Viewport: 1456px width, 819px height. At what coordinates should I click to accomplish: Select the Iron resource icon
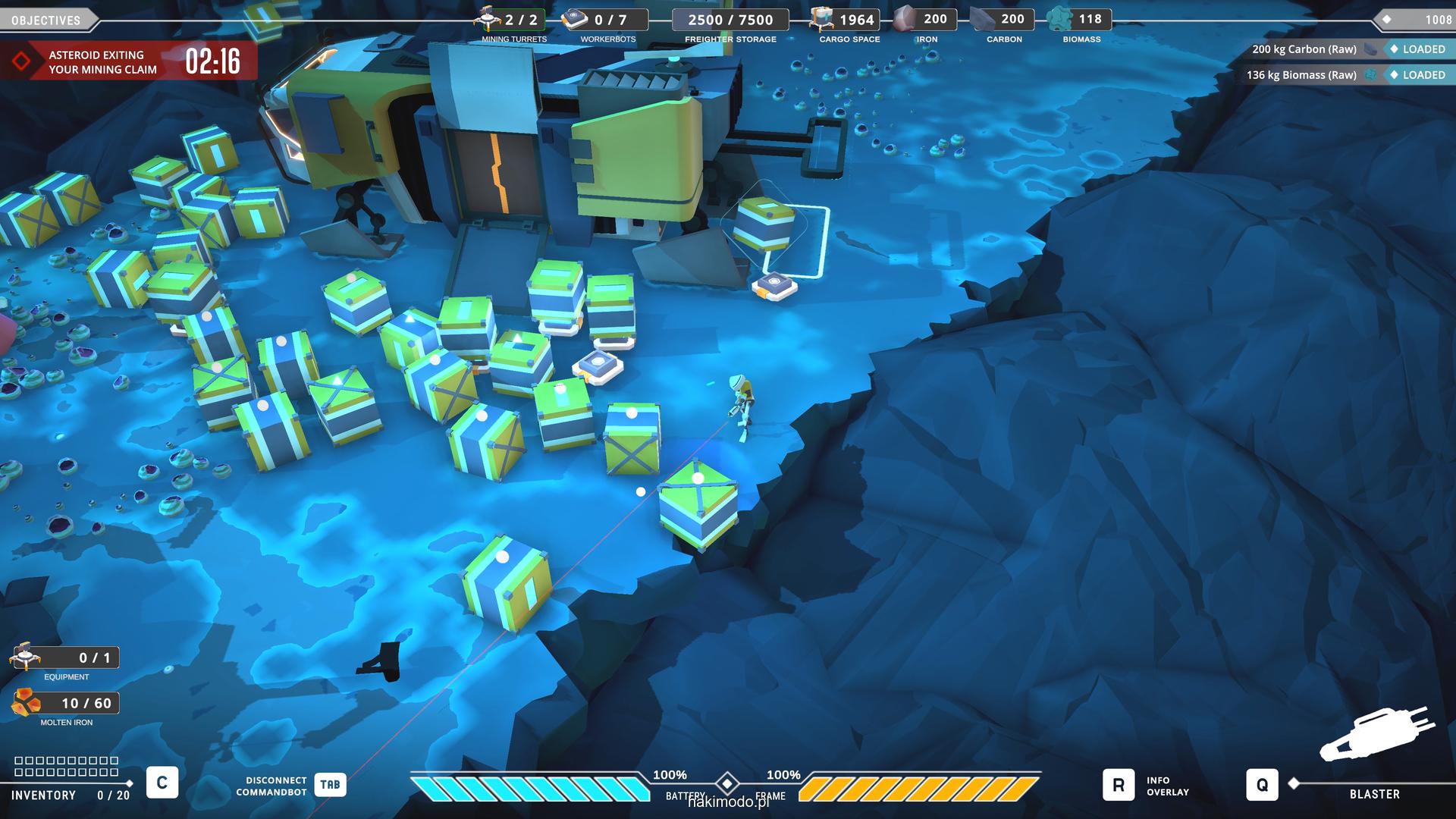[x=904, y=19]
